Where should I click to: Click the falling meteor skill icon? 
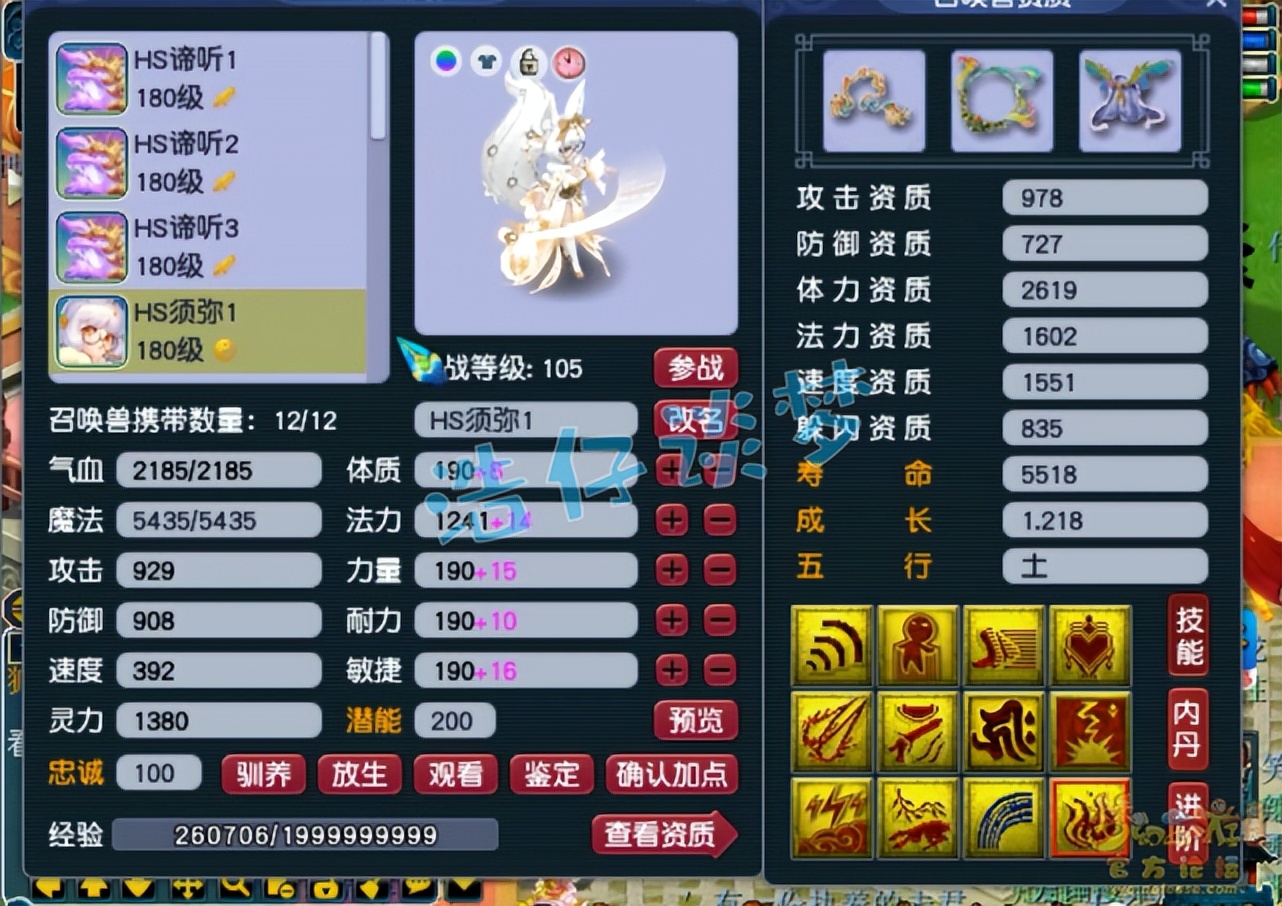[831, 729]
